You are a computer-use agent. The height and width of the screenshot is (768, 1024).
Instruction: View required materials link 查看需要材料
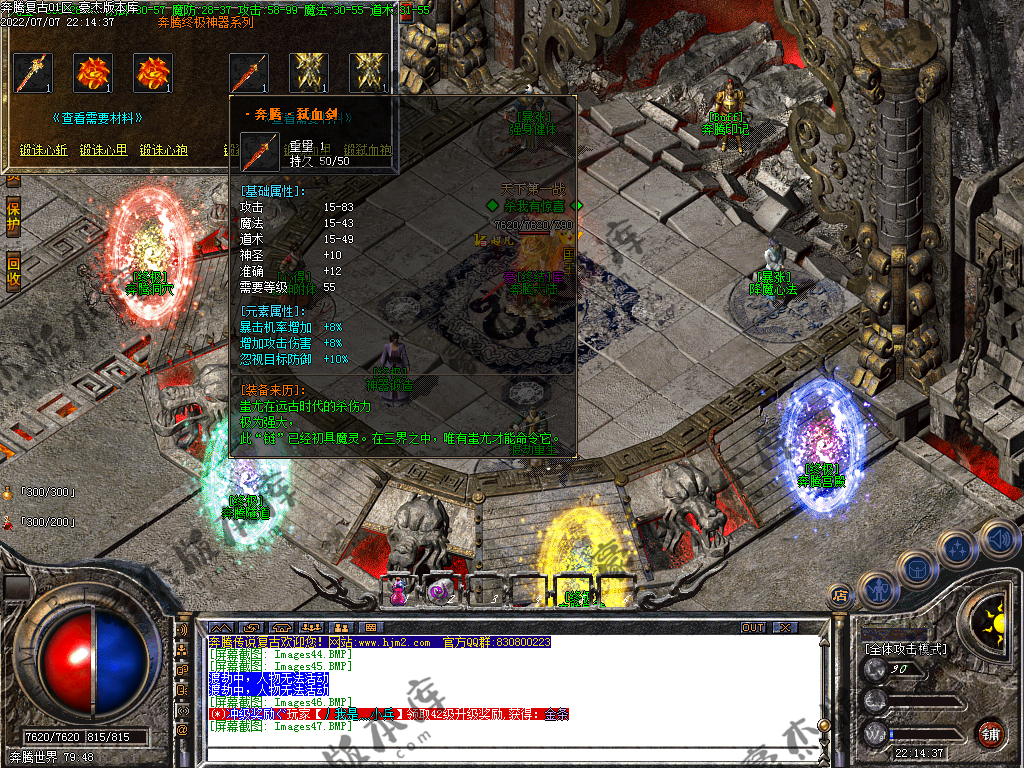pos(97,118)
